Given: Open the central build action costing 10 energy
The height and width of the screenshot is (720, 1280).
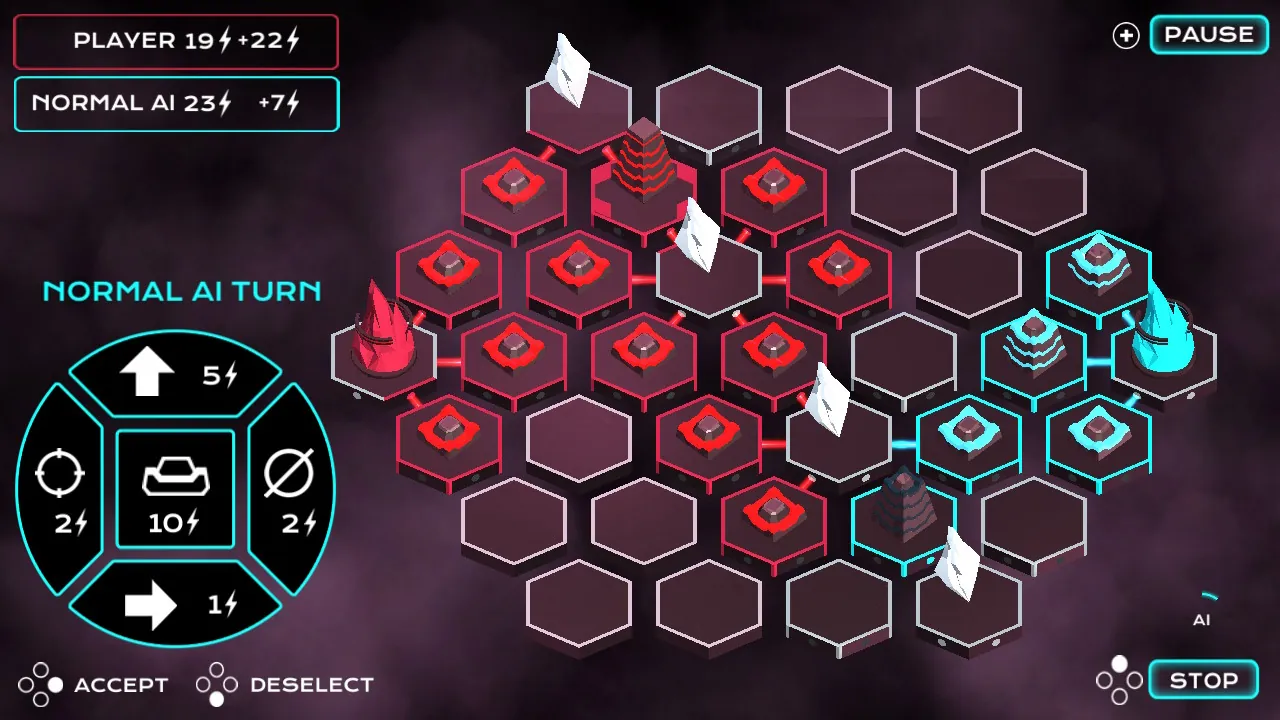Looking at the screenshot, I should (175, 488).
